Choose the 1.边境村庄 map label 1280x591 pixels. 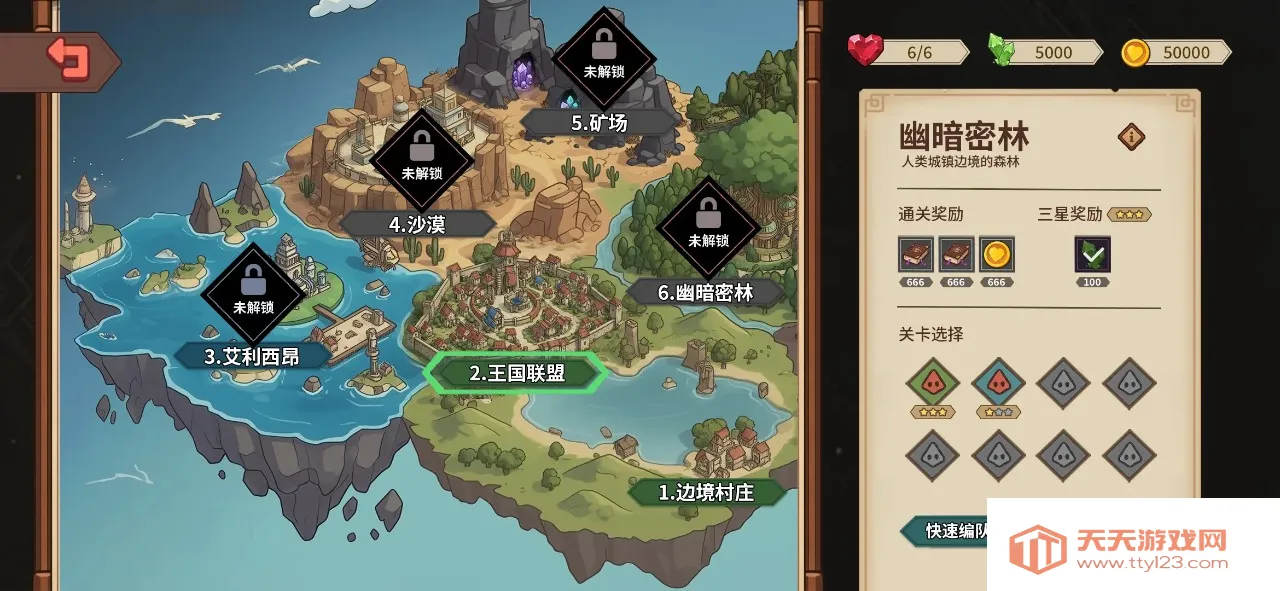[x=707, y=492]
